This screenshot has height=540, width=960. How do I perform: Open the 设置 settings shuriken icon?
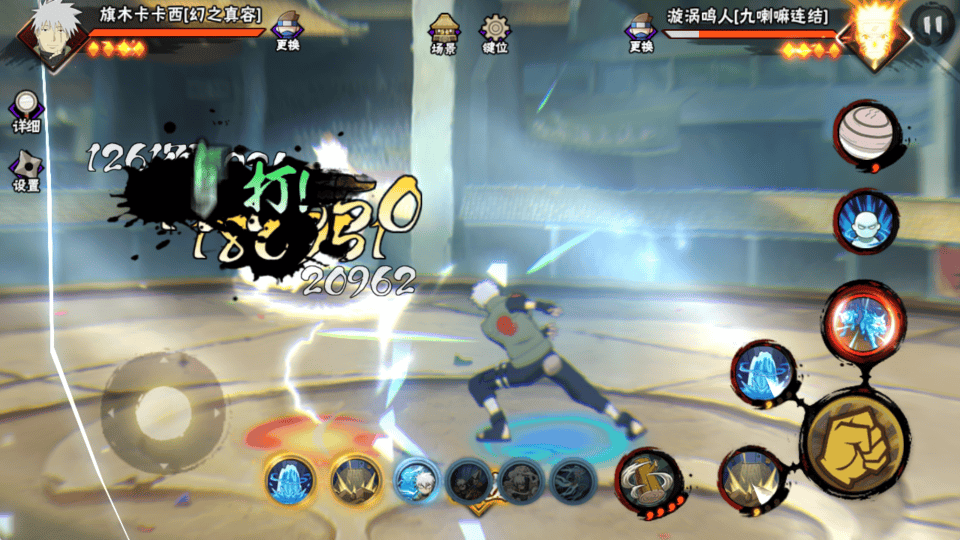point(26,170)
